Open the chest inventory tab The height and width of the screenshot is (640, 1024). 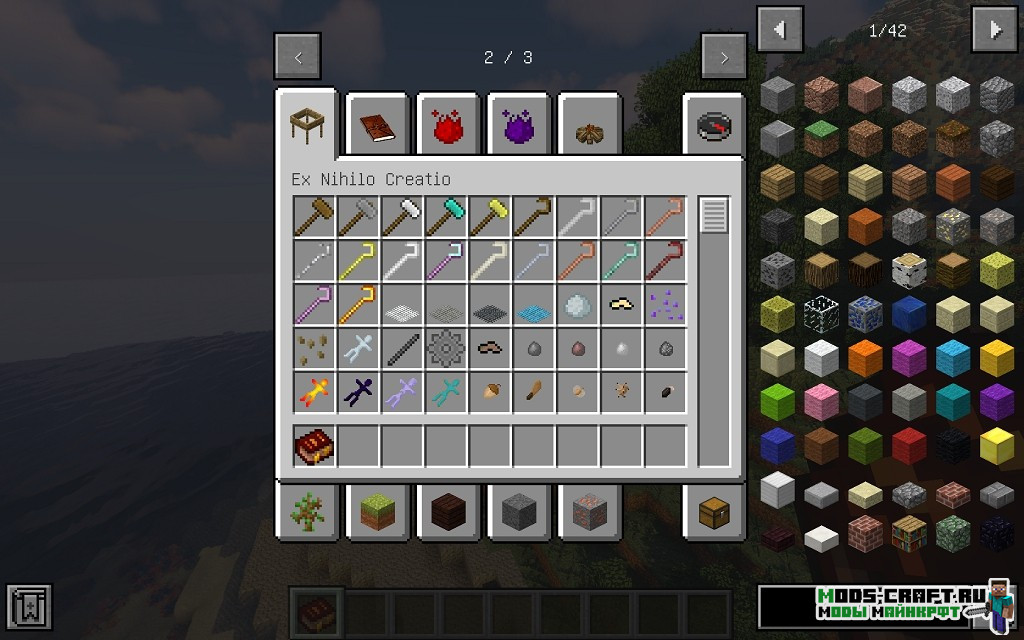(714, 512)
